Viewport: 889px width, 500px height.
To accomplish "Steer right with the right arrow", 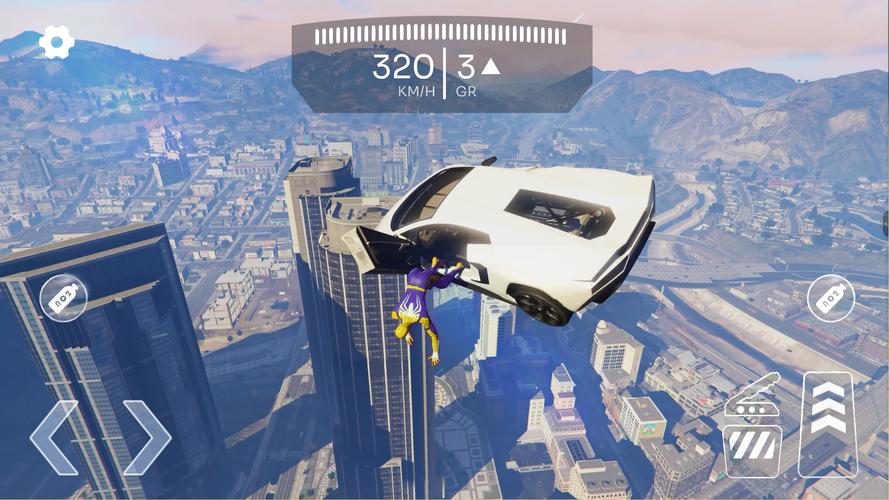I will pyautogui.click(x=147, y=437).
